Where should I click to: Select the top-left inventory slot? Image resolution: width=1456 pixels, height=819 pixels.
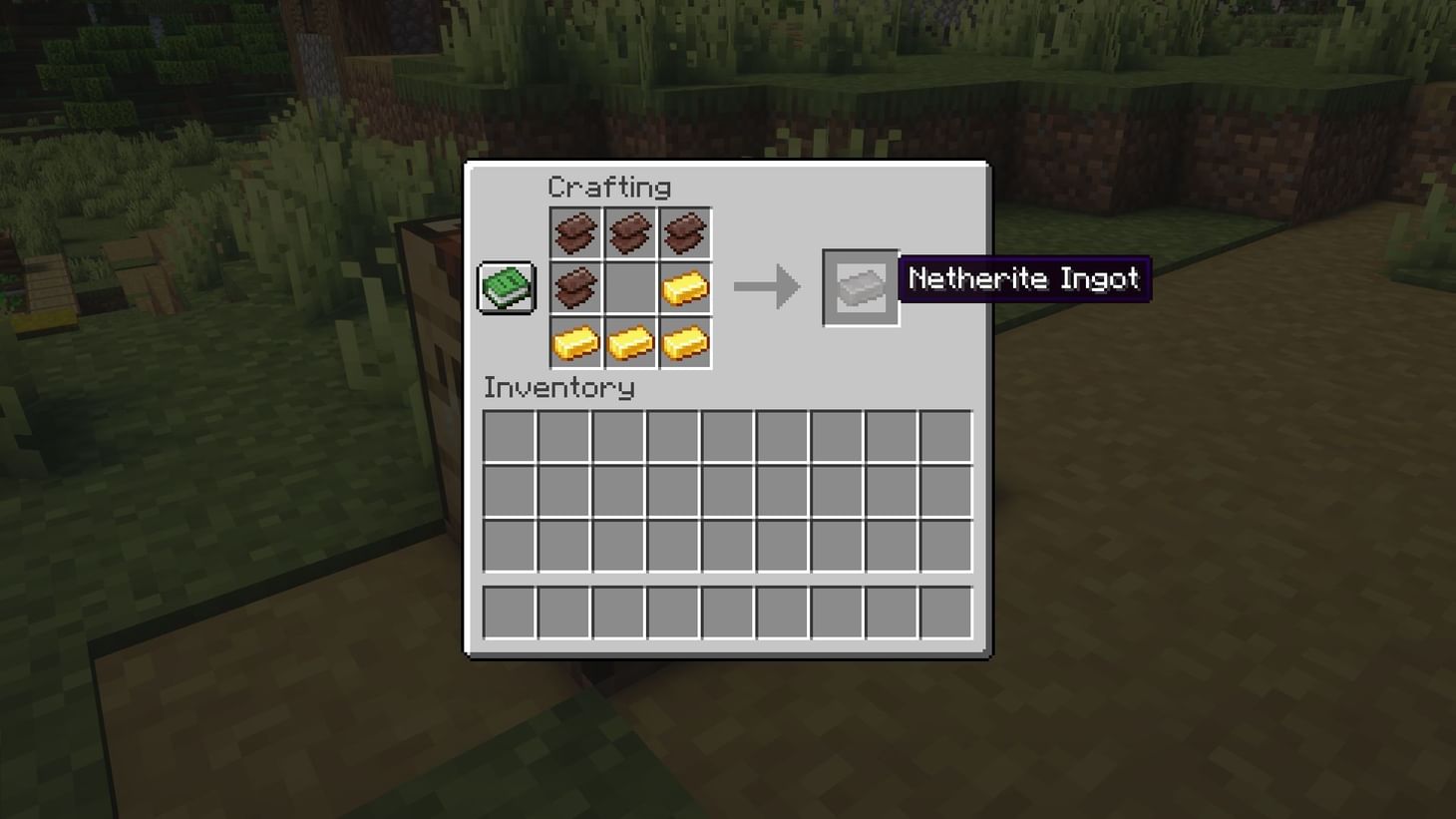click(509, 438)
